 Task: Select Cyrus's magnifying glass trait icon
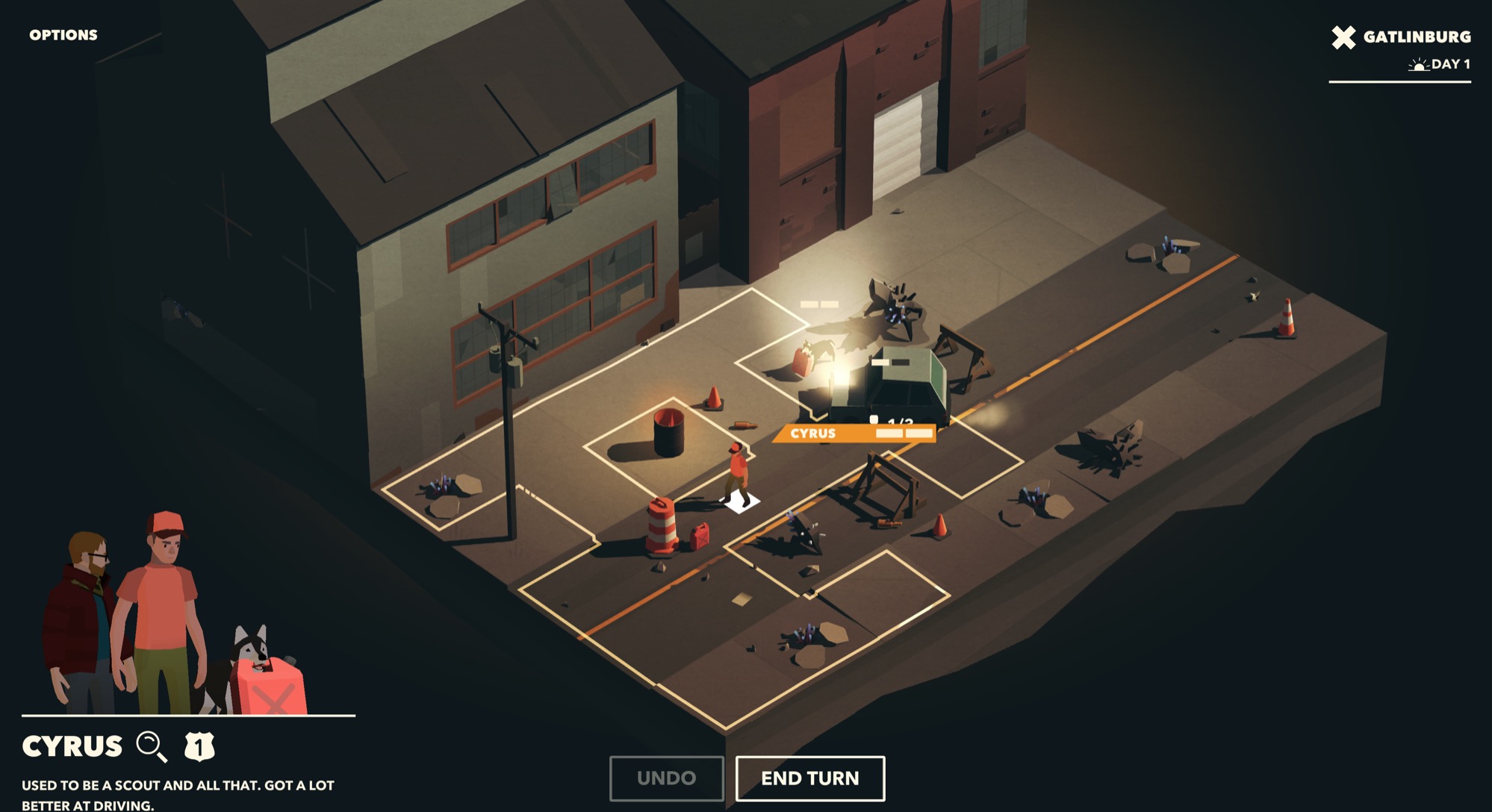[152, 746]
